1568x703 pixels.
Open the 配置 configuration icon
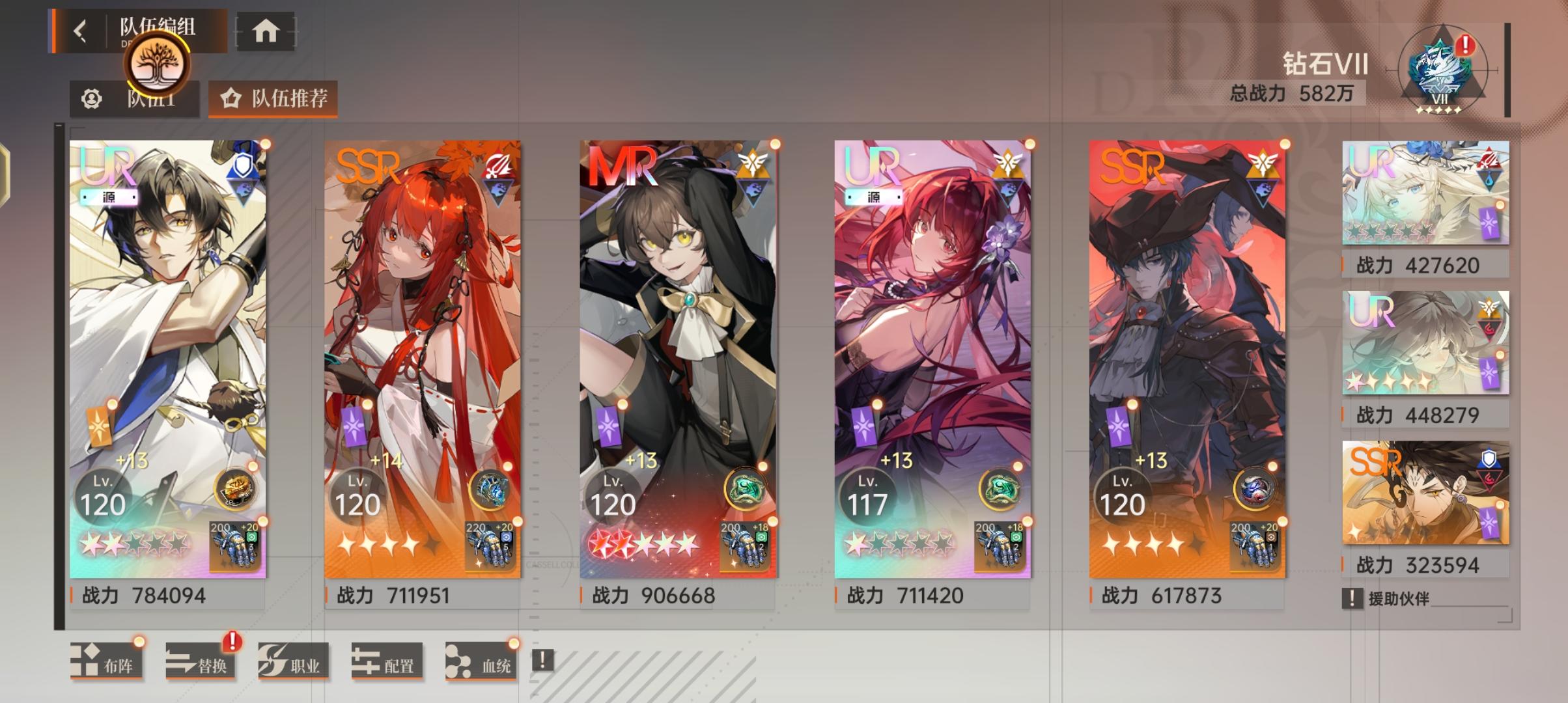[384, 661]
